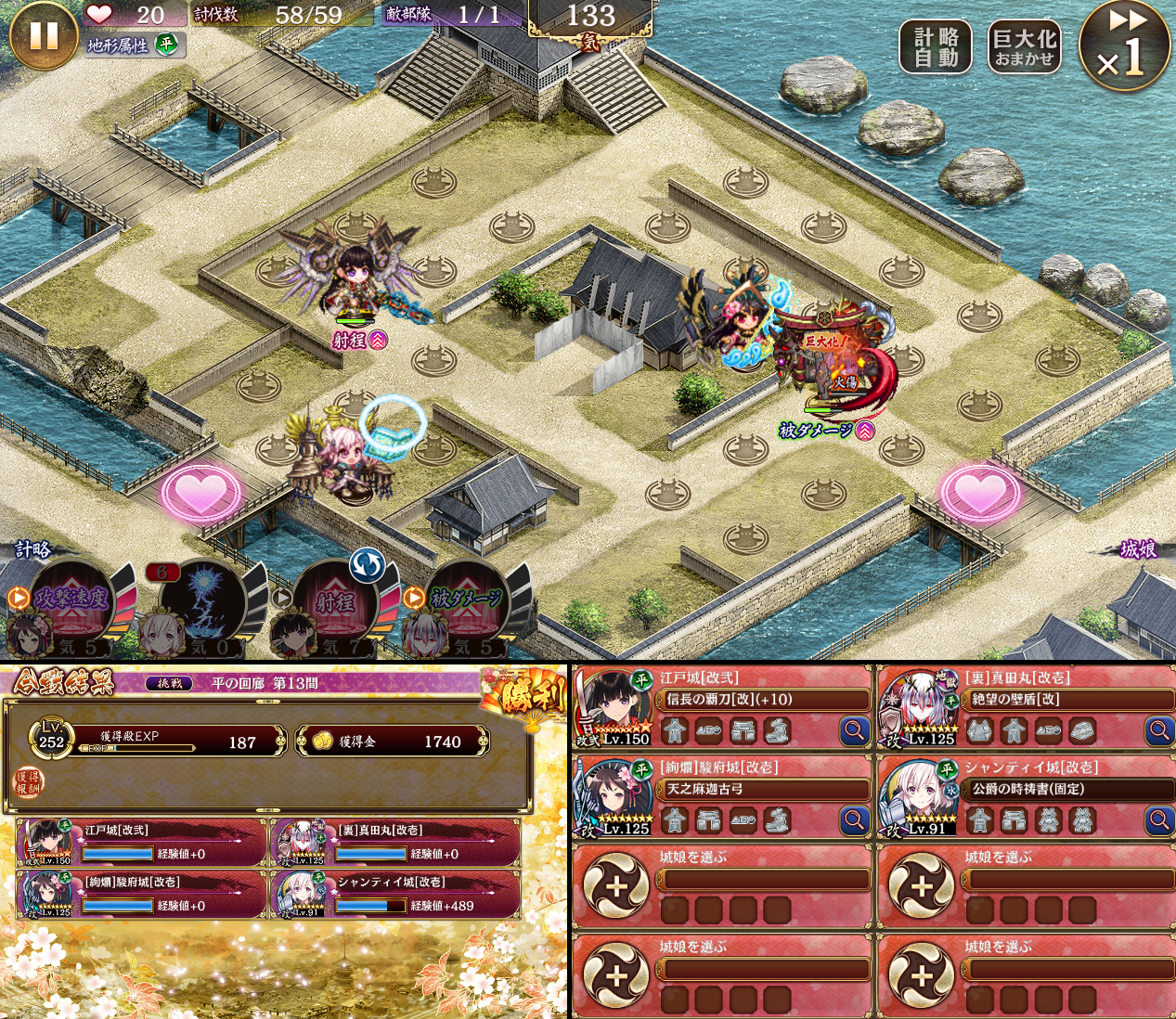Use the lightning stratagem icon
The width and height of the screenshot is (1176, 1019).
[x=204, y=601]
